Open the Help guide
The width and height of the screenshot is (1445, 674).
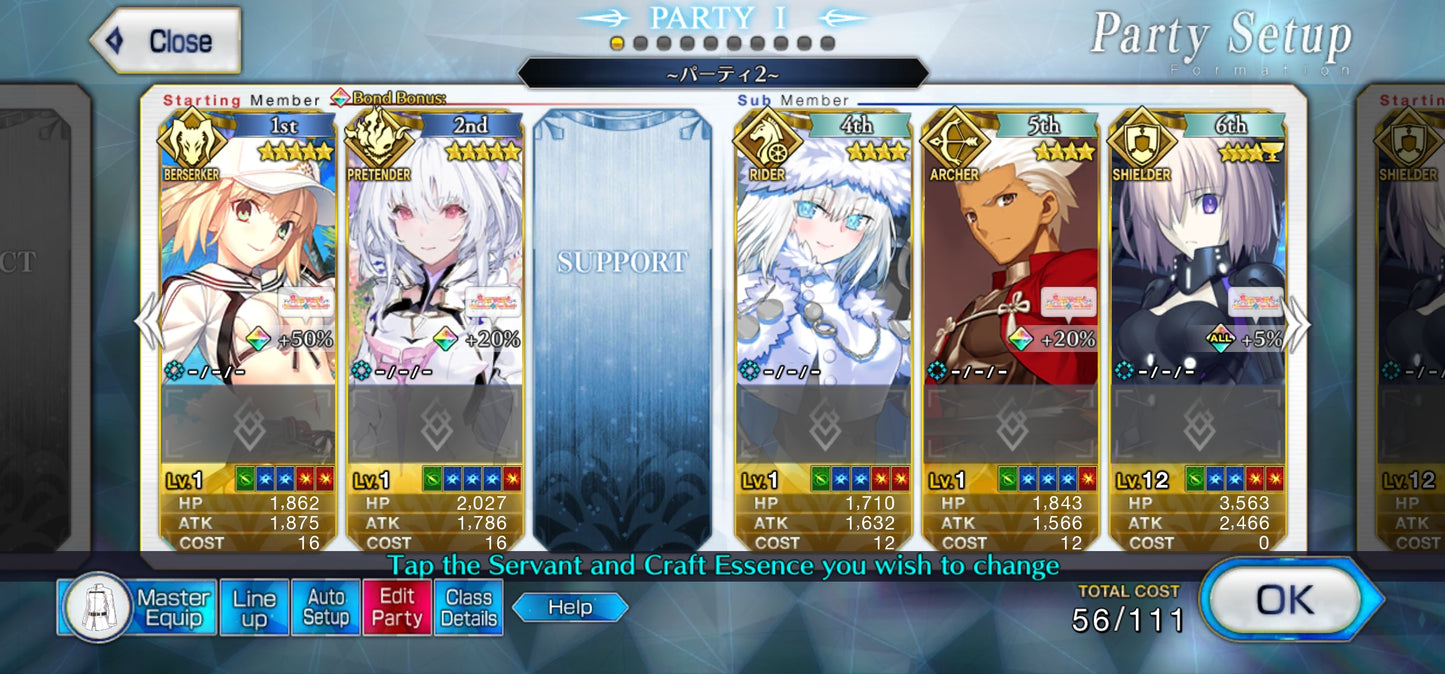(569, 607)
